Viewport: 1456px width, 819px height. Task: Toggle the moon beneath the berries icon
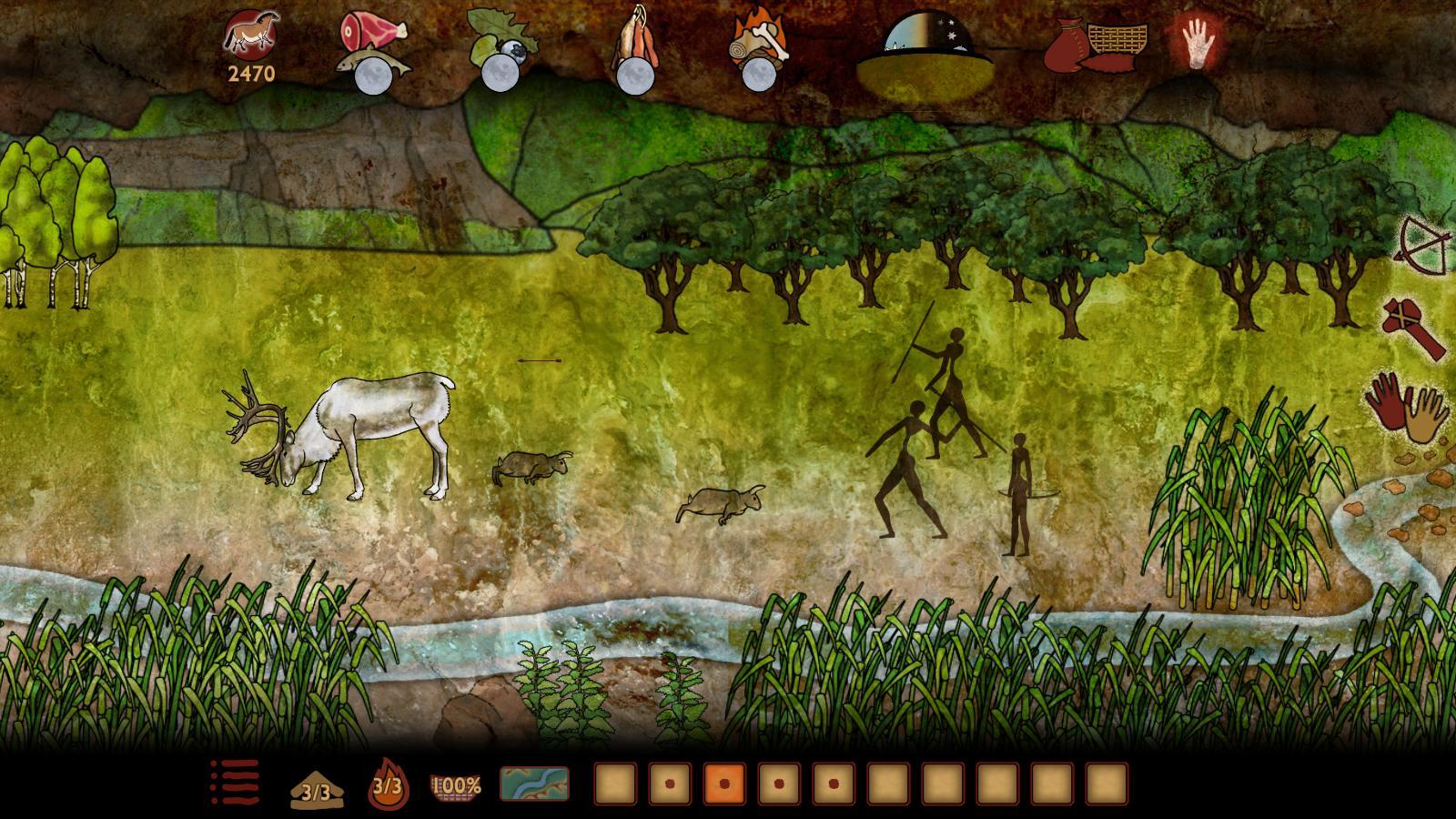(x=500, y=74)
